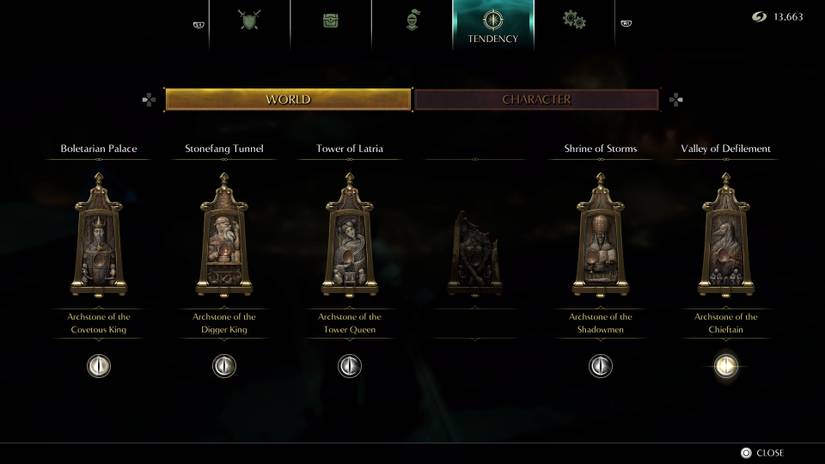Click the glowing tendency orb under Chieftain
This screenshot has width=825, height=464.
point(726,365)
